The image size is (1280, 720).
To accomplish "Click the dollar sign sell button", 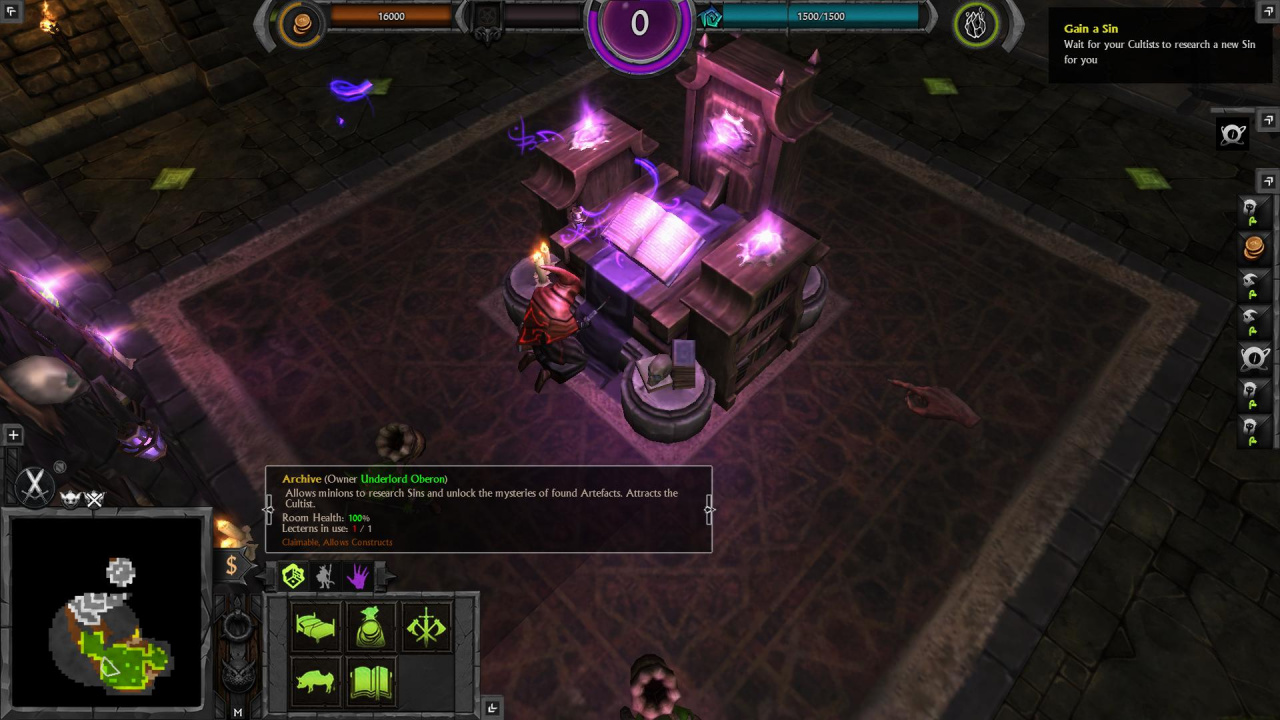I will [231, 566].
